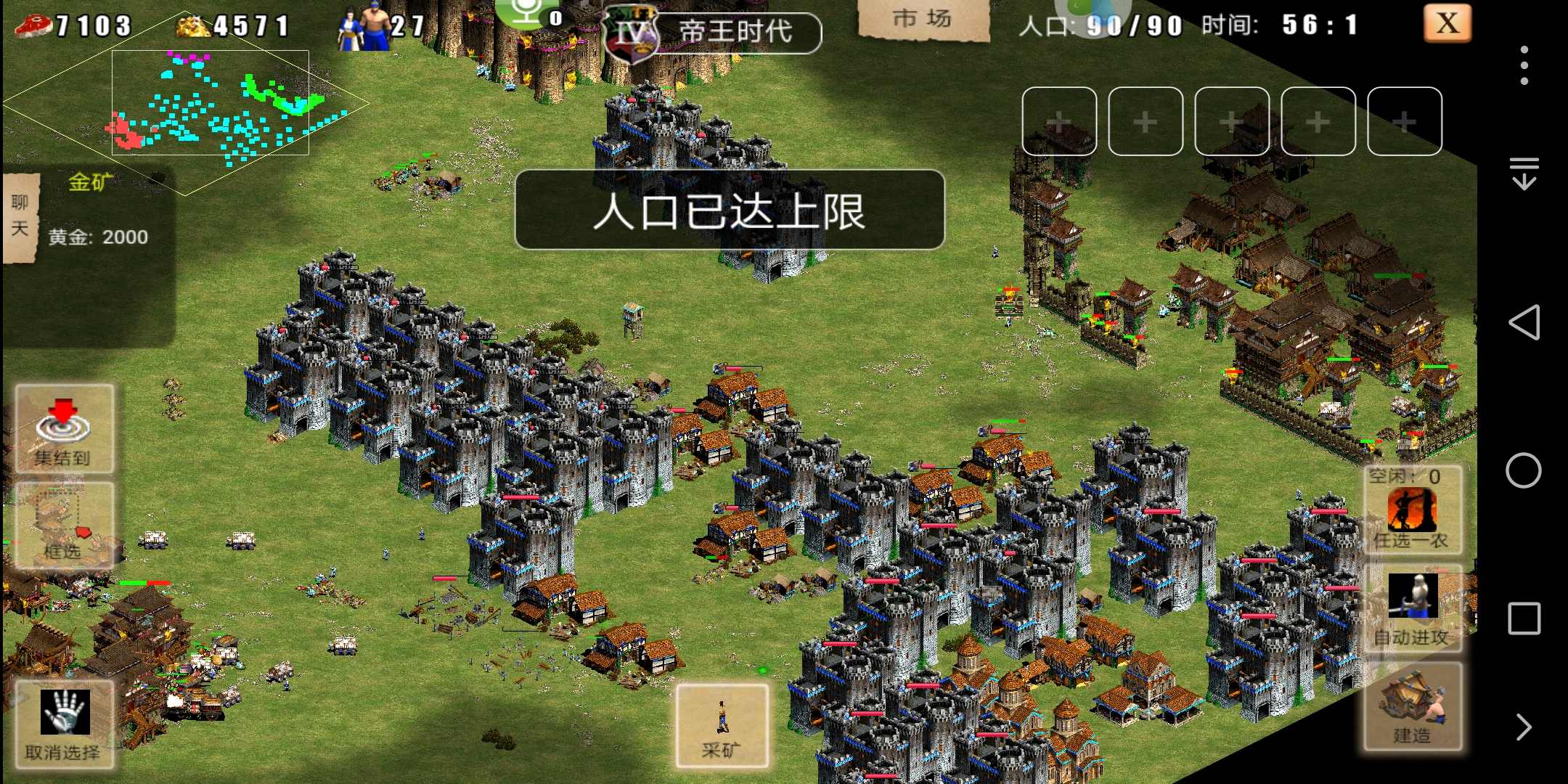Open the 聊天 chat tab
1568x784 pixels.
pyautogui.click(x=20, y=216)
